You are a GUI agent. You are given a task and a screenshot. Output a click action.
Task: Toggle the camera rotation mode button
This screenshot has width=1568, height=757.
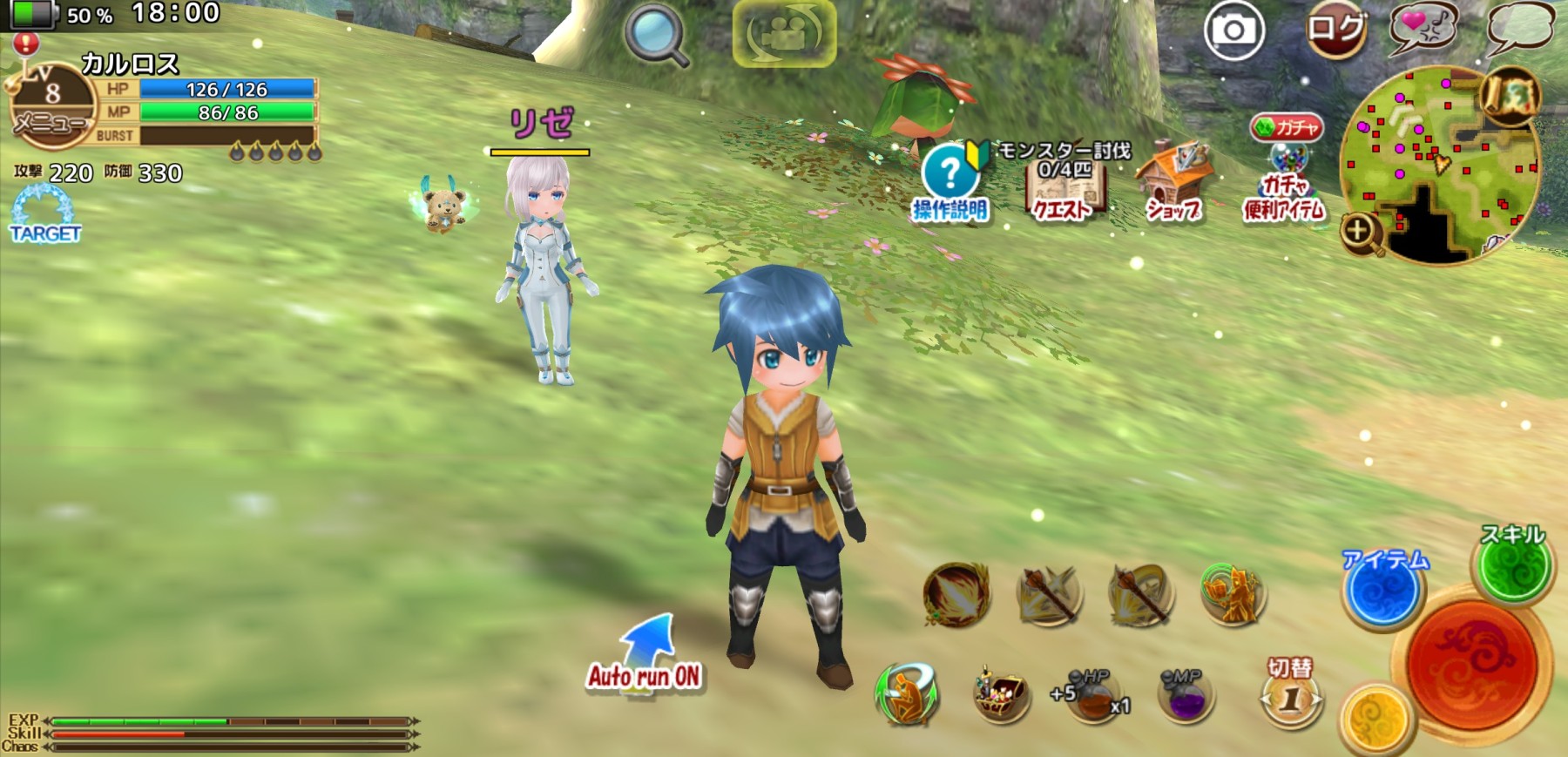784,33
